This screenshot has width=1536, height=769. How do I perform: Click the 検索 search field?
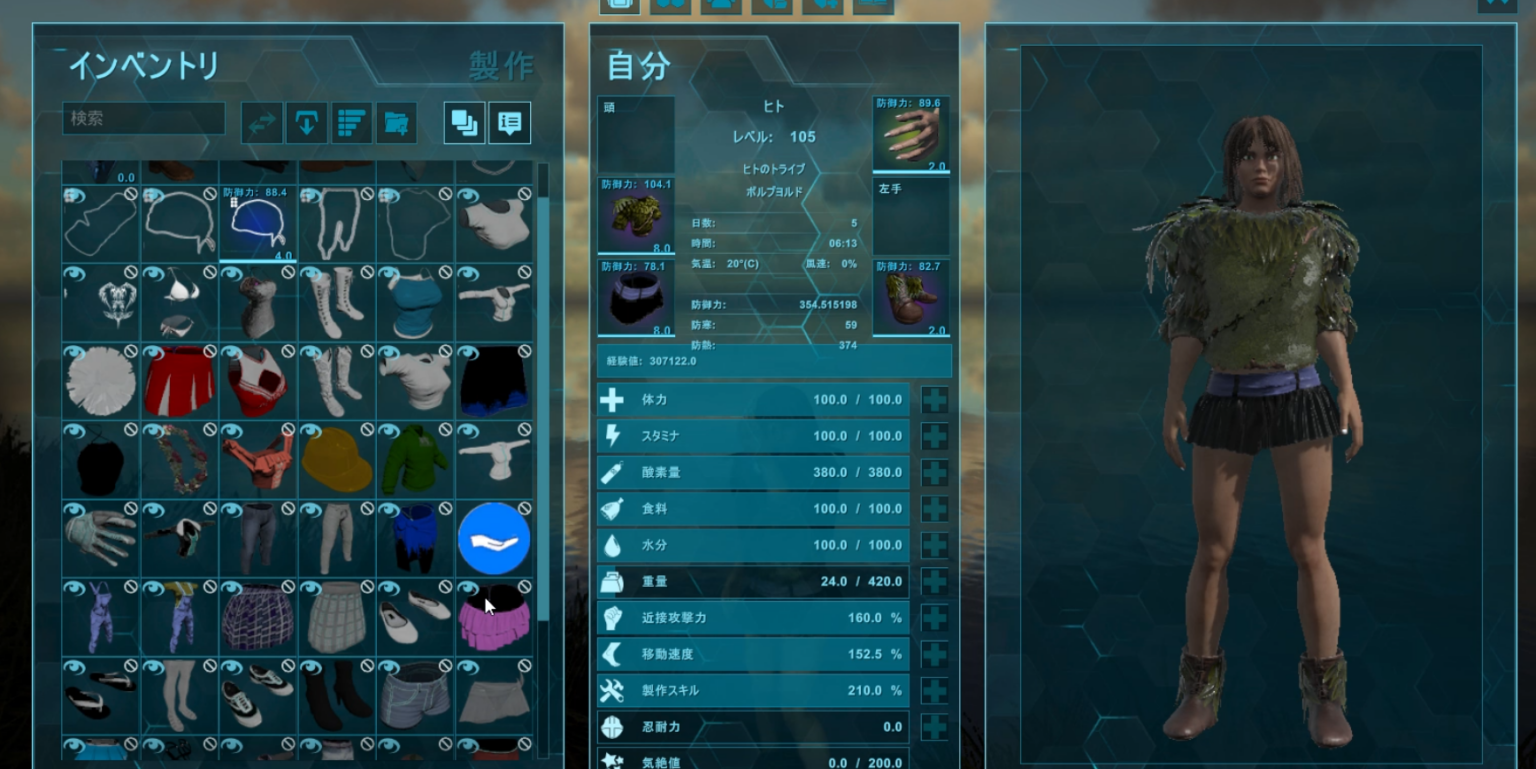tap(143, 119)
